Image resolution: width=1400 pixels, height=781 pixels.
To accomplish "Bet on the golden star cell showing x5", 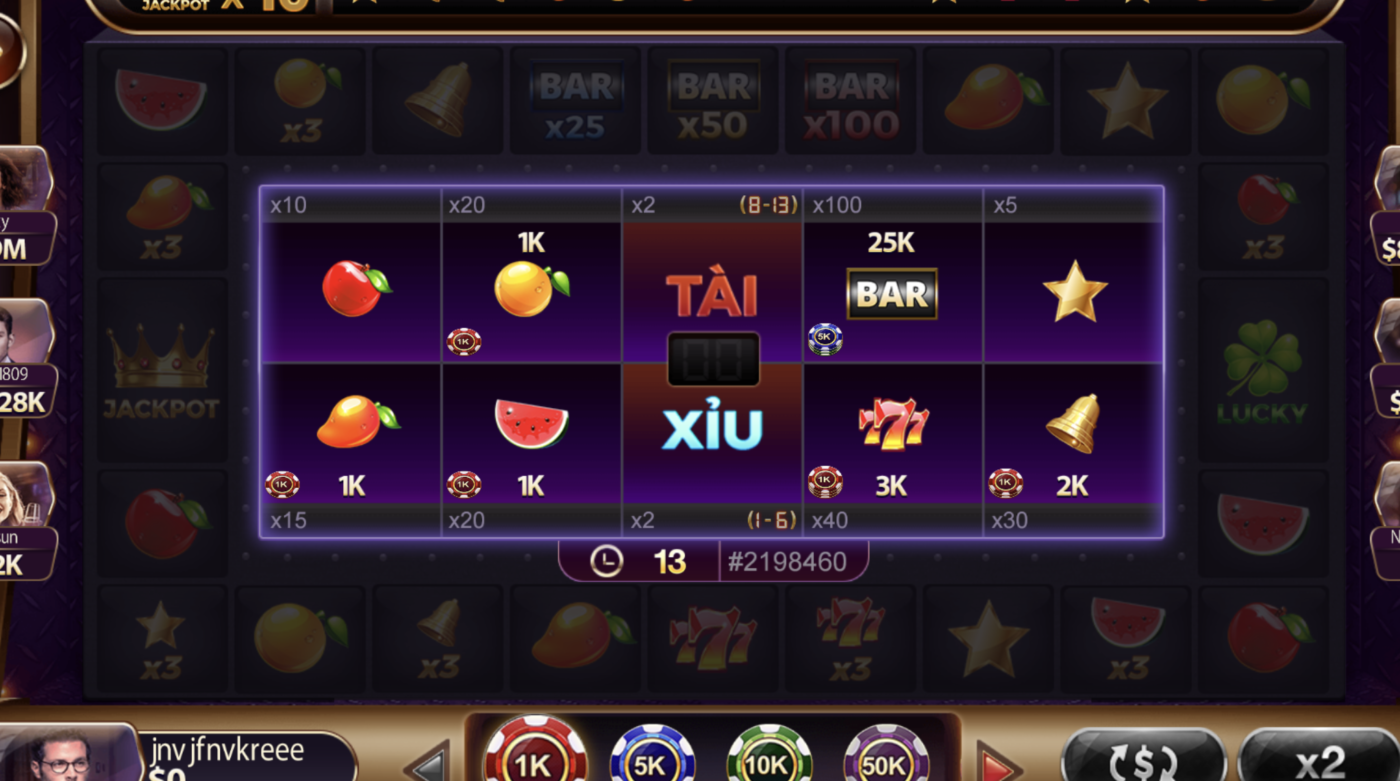I will pos(1075,293).
